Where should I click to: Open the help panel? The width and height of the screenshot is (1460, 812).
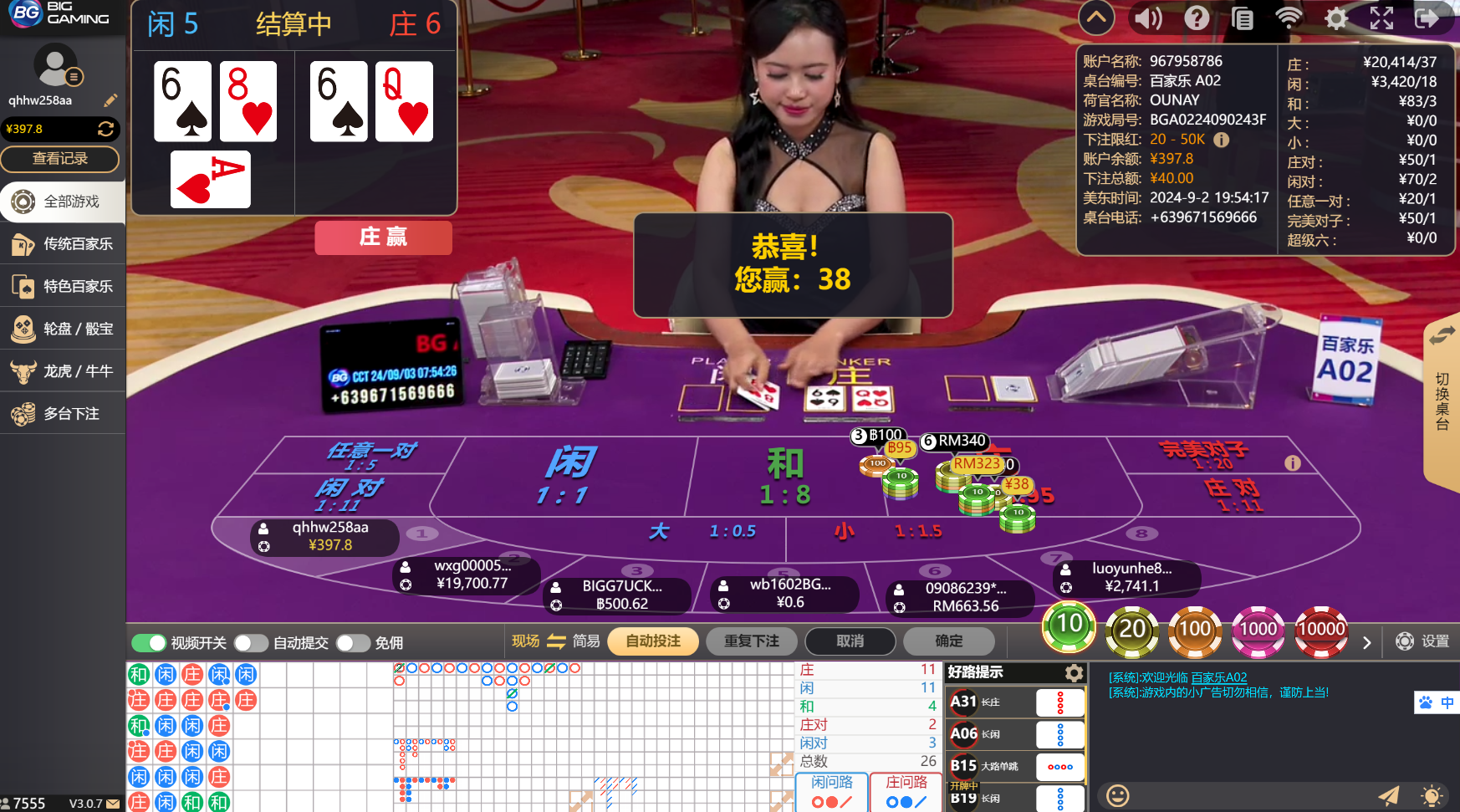click(x=1197, y=18)
